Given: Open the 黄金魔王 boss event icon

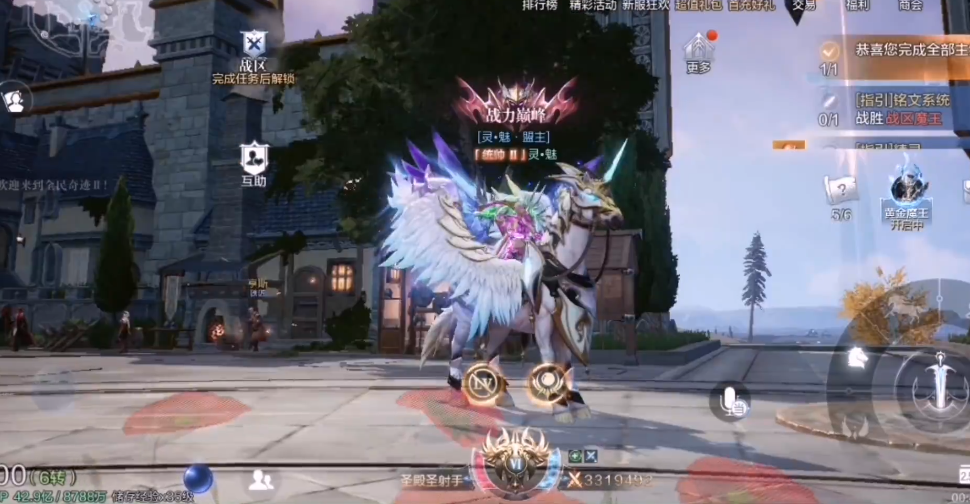Looking at the screenshot, I should [909, 190].
